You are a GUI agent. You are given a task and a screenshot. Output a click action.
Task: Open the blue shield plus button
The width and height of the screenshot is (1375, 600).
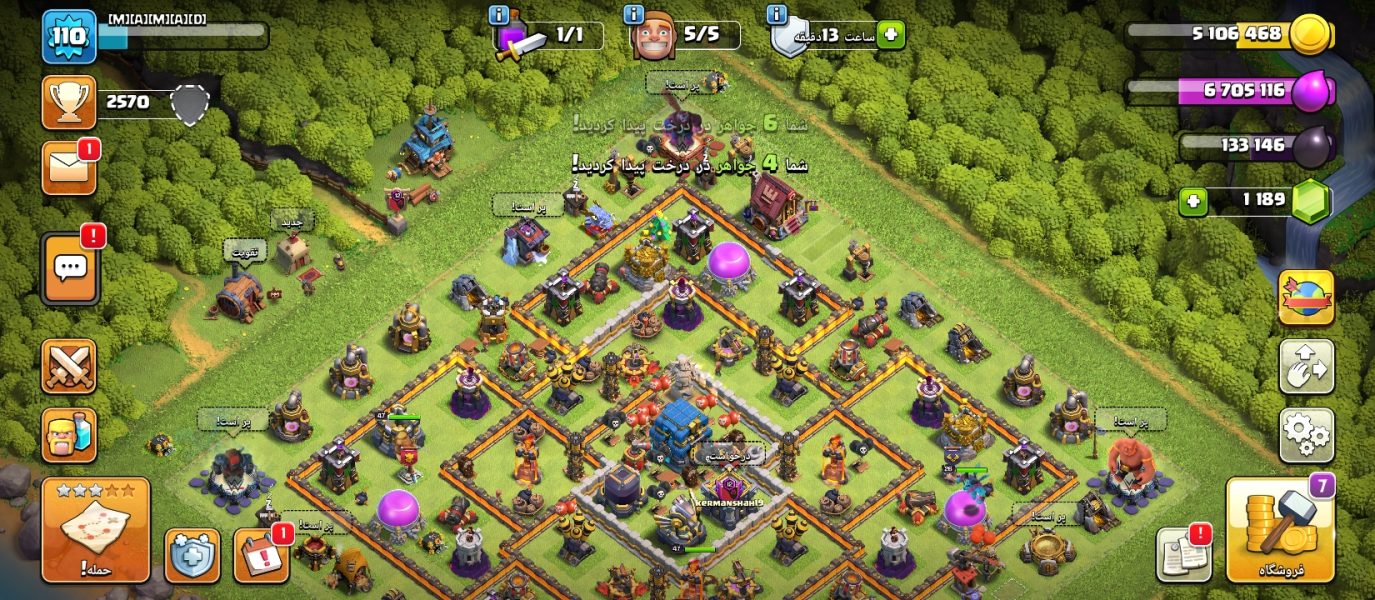point(192,555)
